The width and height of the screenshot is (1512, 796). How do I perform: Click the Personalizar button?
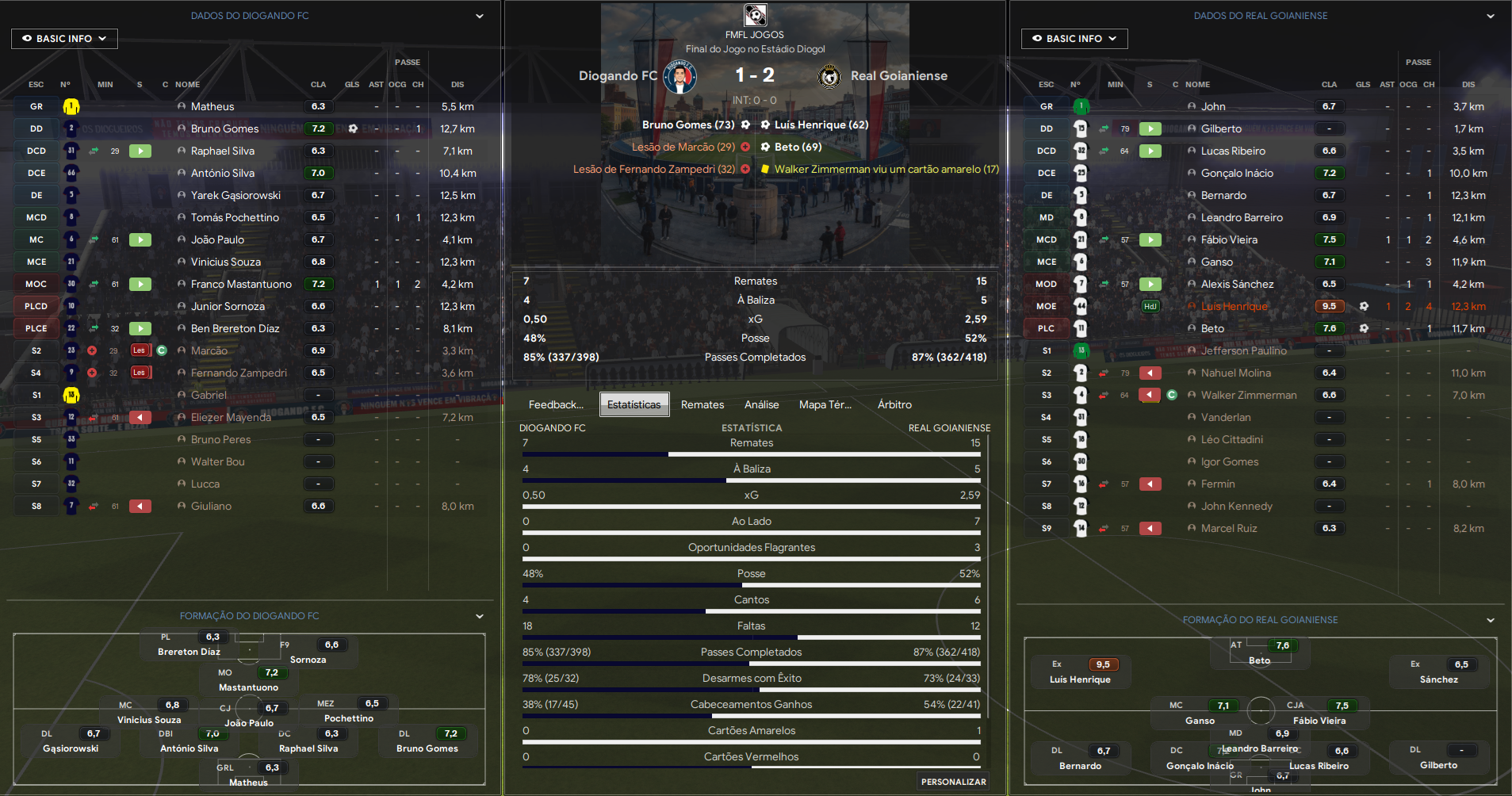(x=953, y=782)
